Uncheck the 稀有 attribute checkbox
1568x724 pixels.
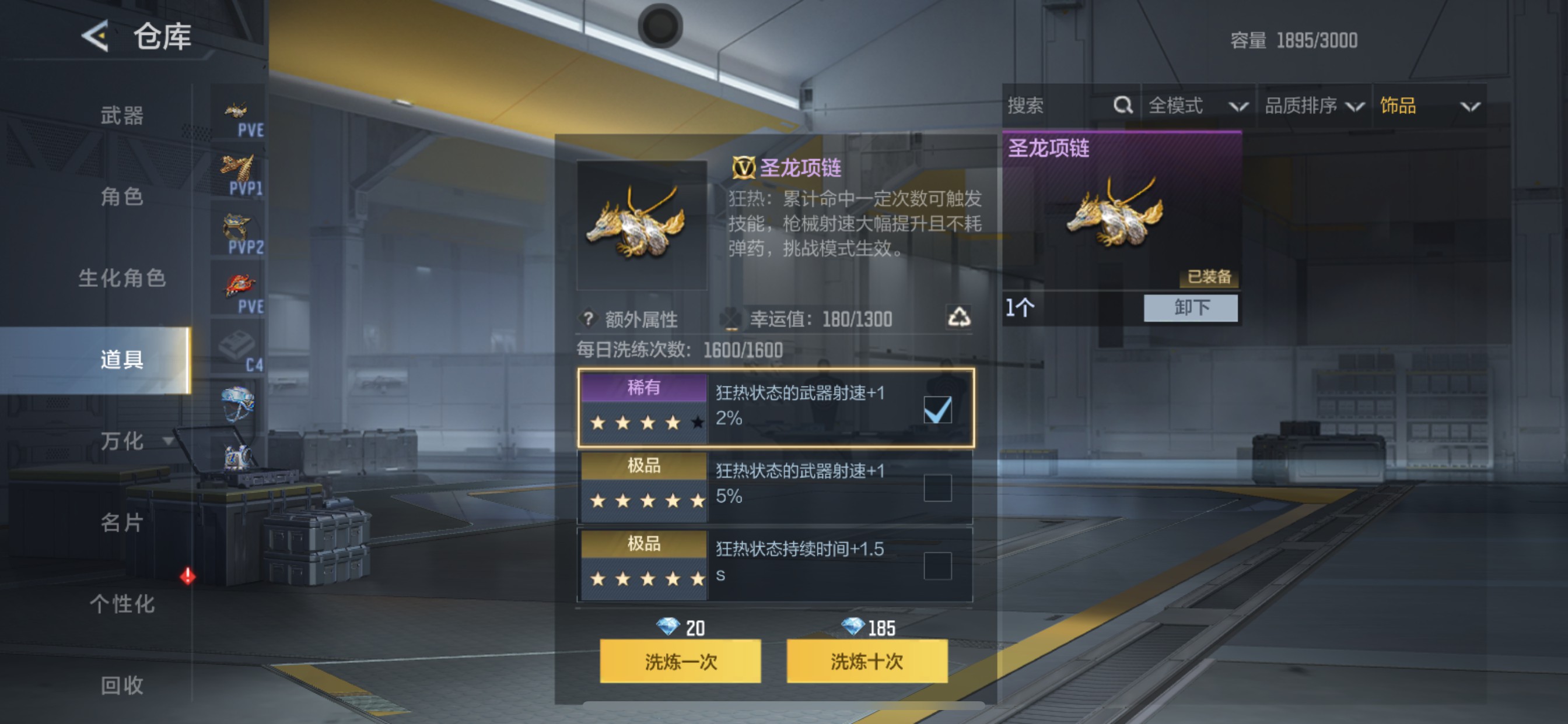point(937,410)
